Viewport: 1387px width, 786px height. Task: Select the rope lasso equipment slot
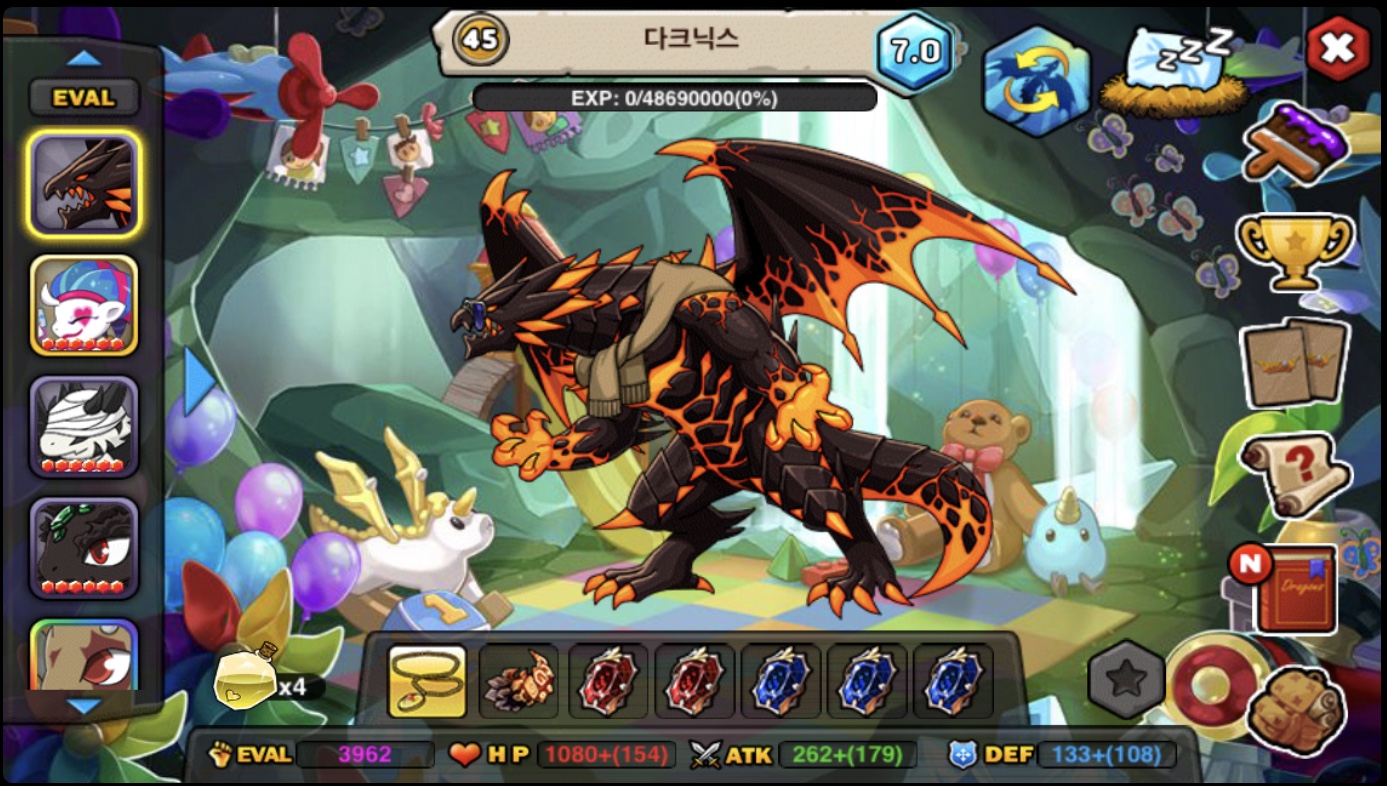point(427,682)
